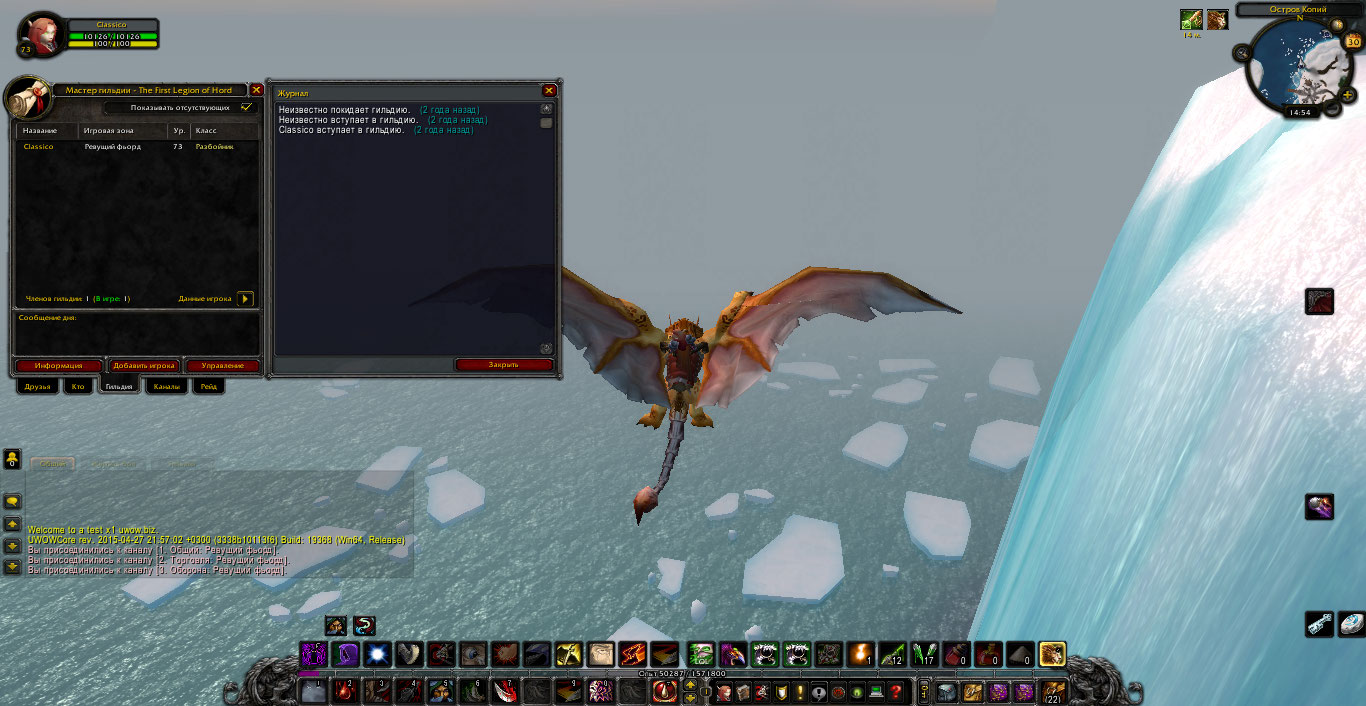
Task: Click the Данные игрока arrow button
Action: point(245,299)
